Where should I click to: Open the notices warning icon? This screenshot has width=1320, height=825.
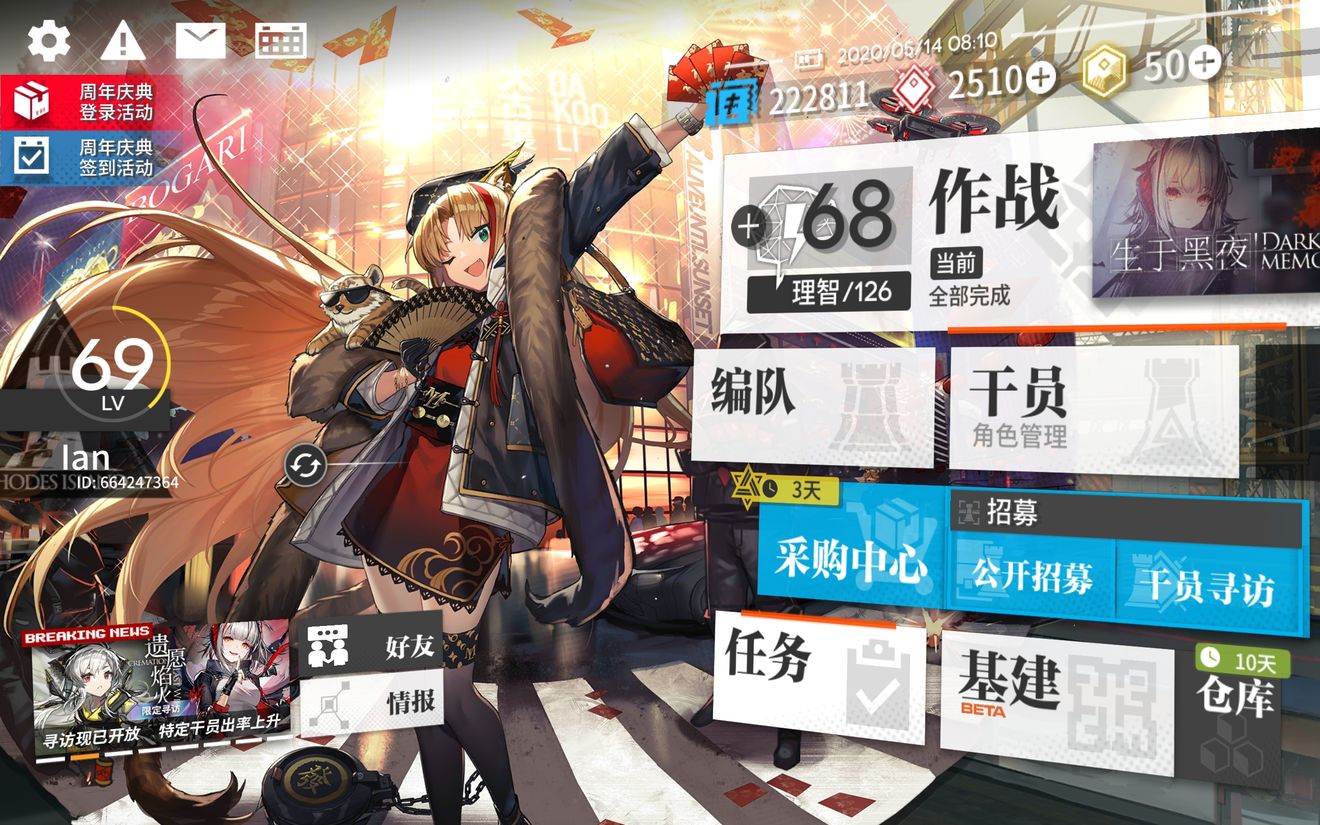[122, 40]
